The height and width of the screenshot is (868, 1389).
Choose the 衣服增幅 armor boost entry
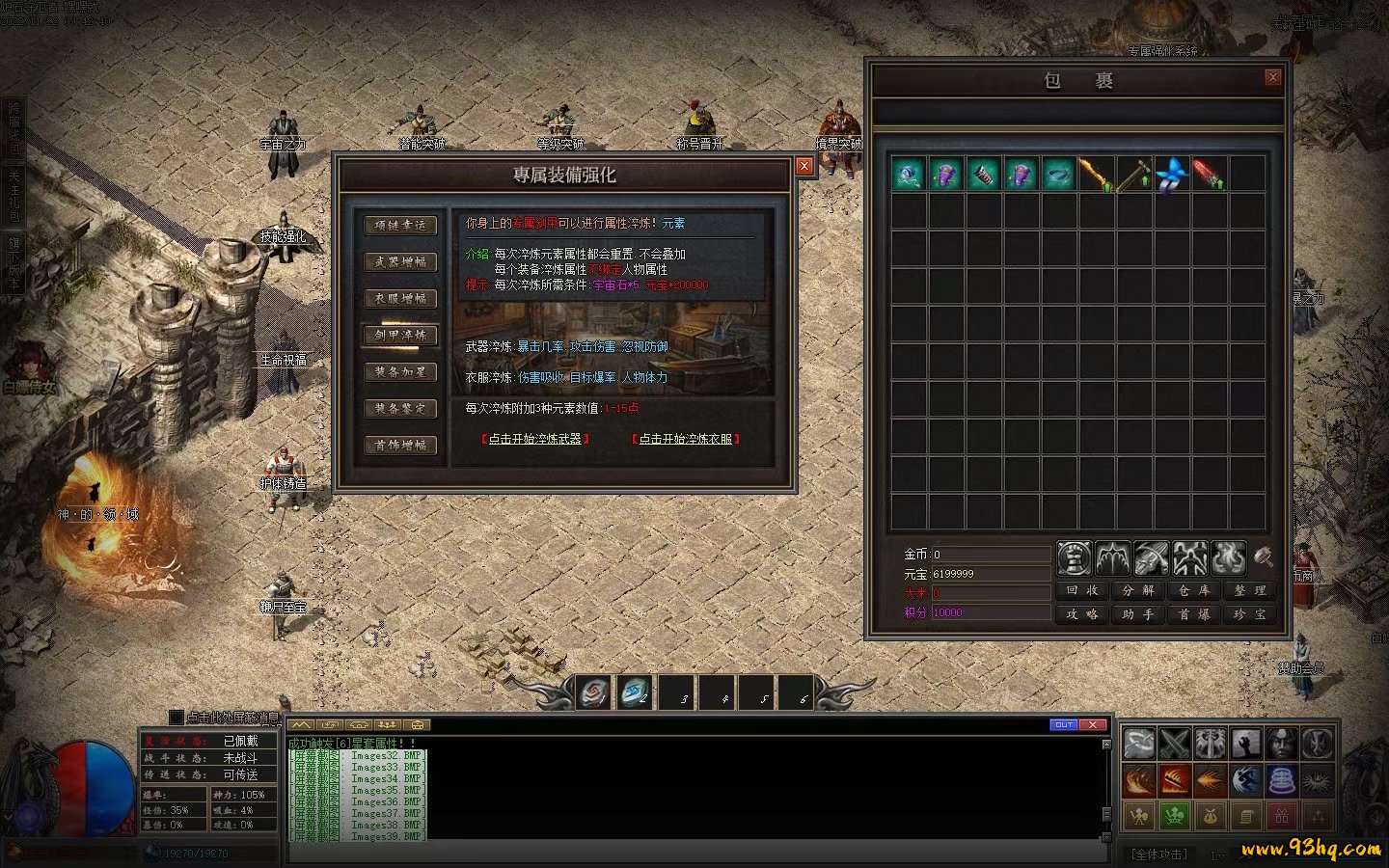coord(400,299)
